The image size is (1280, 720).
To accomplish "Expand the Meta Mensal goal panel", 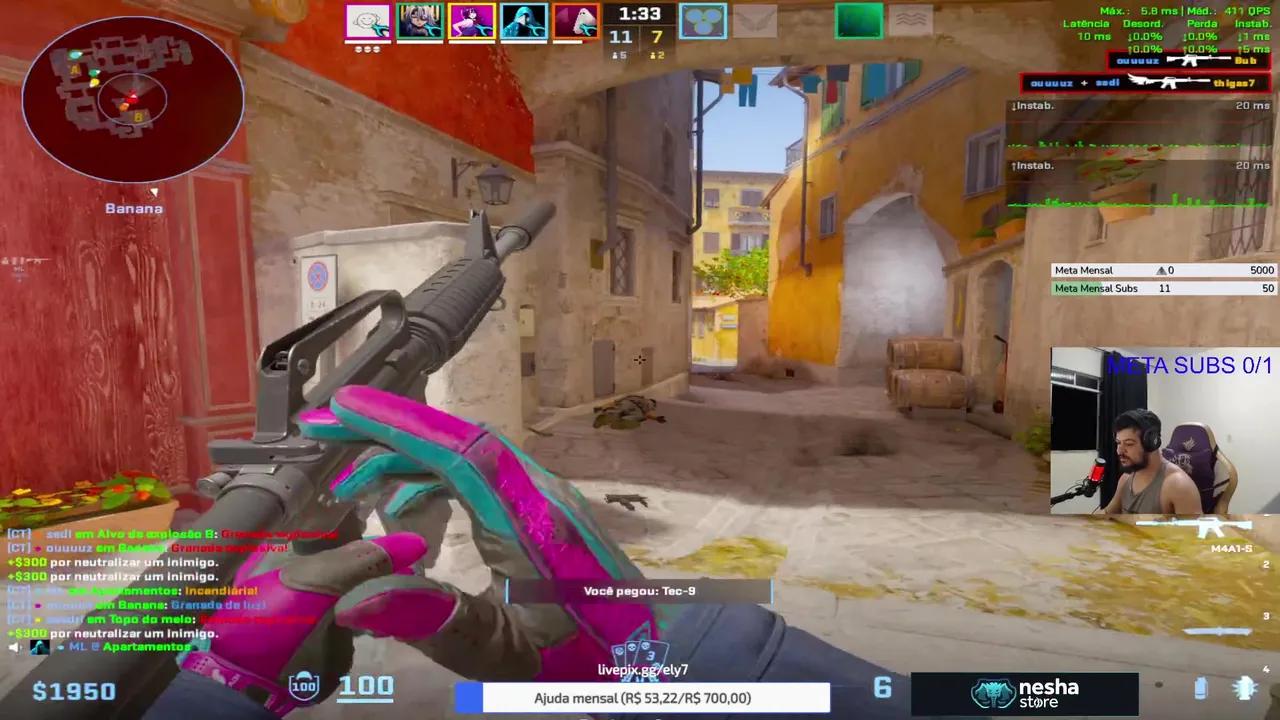I will 1160,270.
